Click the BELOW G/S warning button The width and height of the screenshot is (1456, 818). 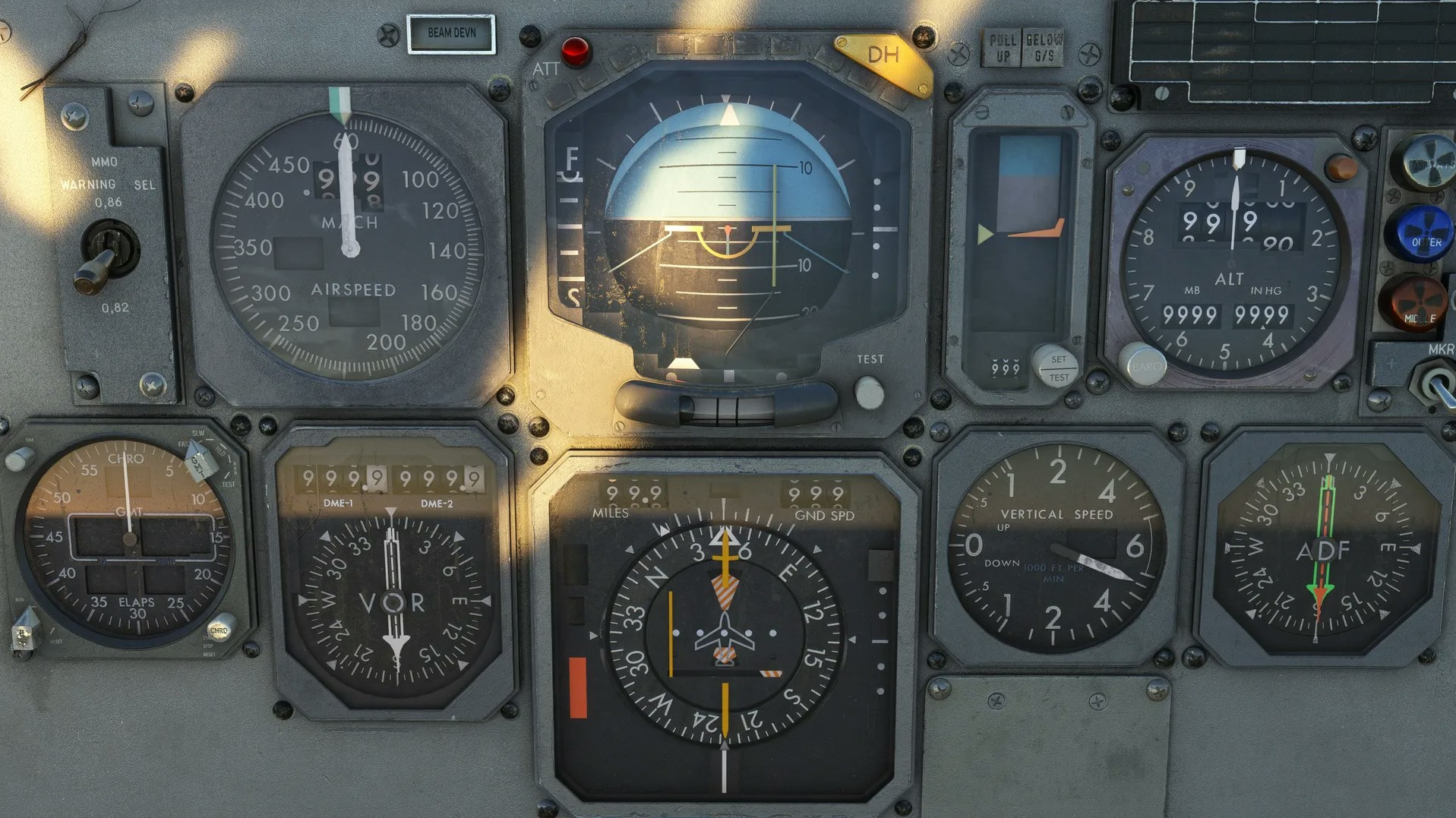tap(1044, 47)
